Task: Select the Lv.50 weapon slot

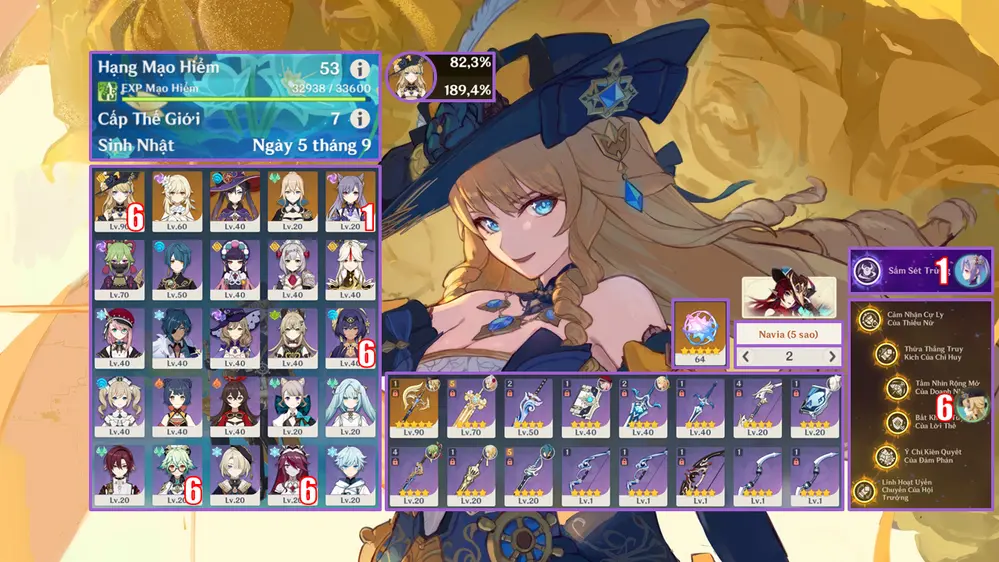Action: [x=532, y=407]
